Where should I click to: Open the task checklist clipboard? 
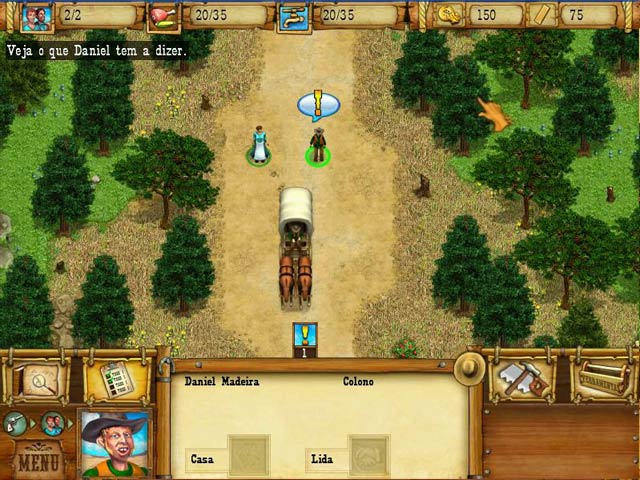click(x=115, y=380)
